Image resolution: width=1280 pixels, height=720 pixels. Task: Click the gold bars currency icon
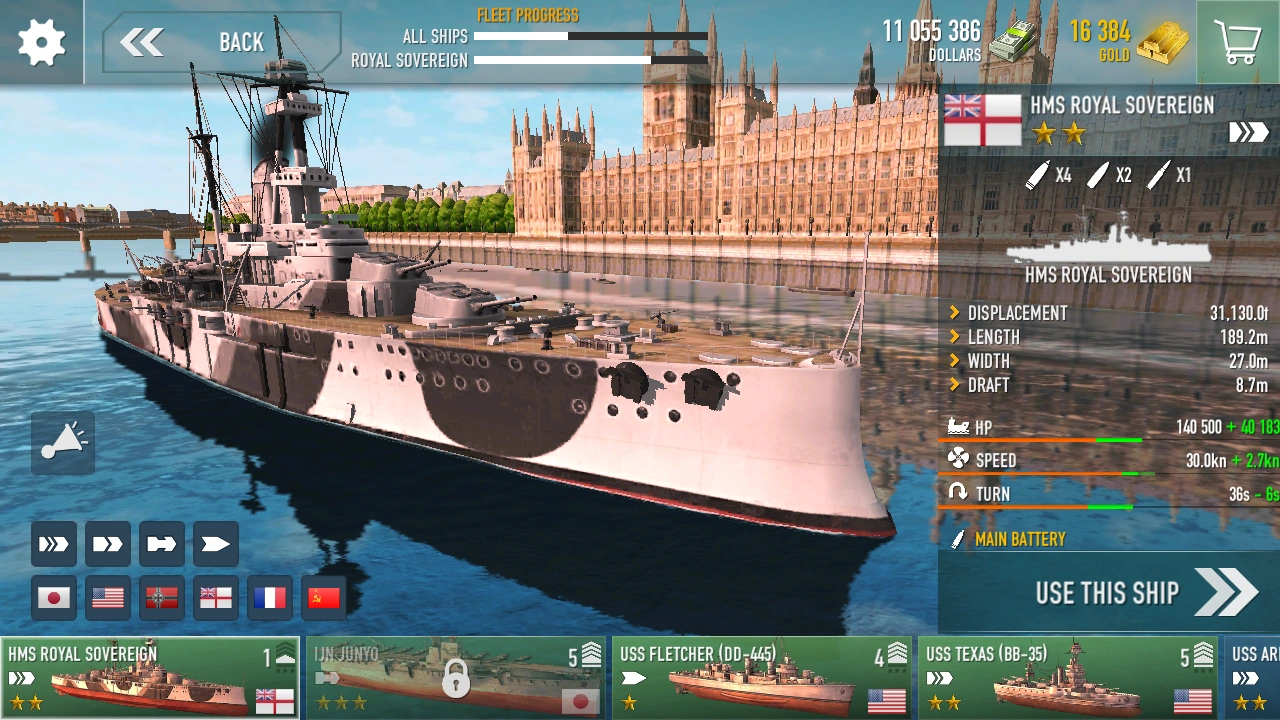tap(1163, 42)
